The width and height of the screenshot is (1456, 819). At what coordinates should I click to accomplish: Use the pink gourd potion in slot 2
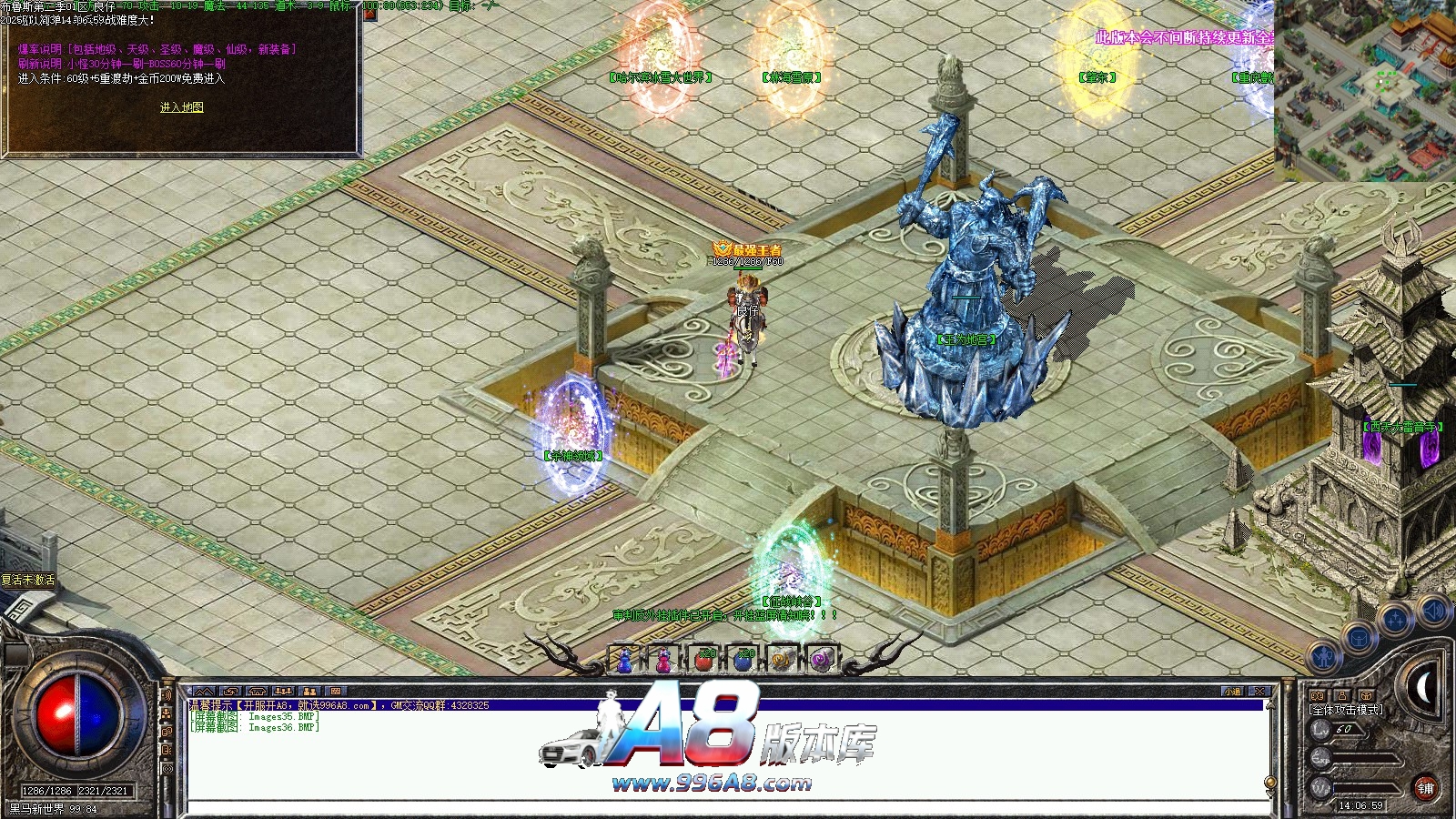[x=664, y=659]
